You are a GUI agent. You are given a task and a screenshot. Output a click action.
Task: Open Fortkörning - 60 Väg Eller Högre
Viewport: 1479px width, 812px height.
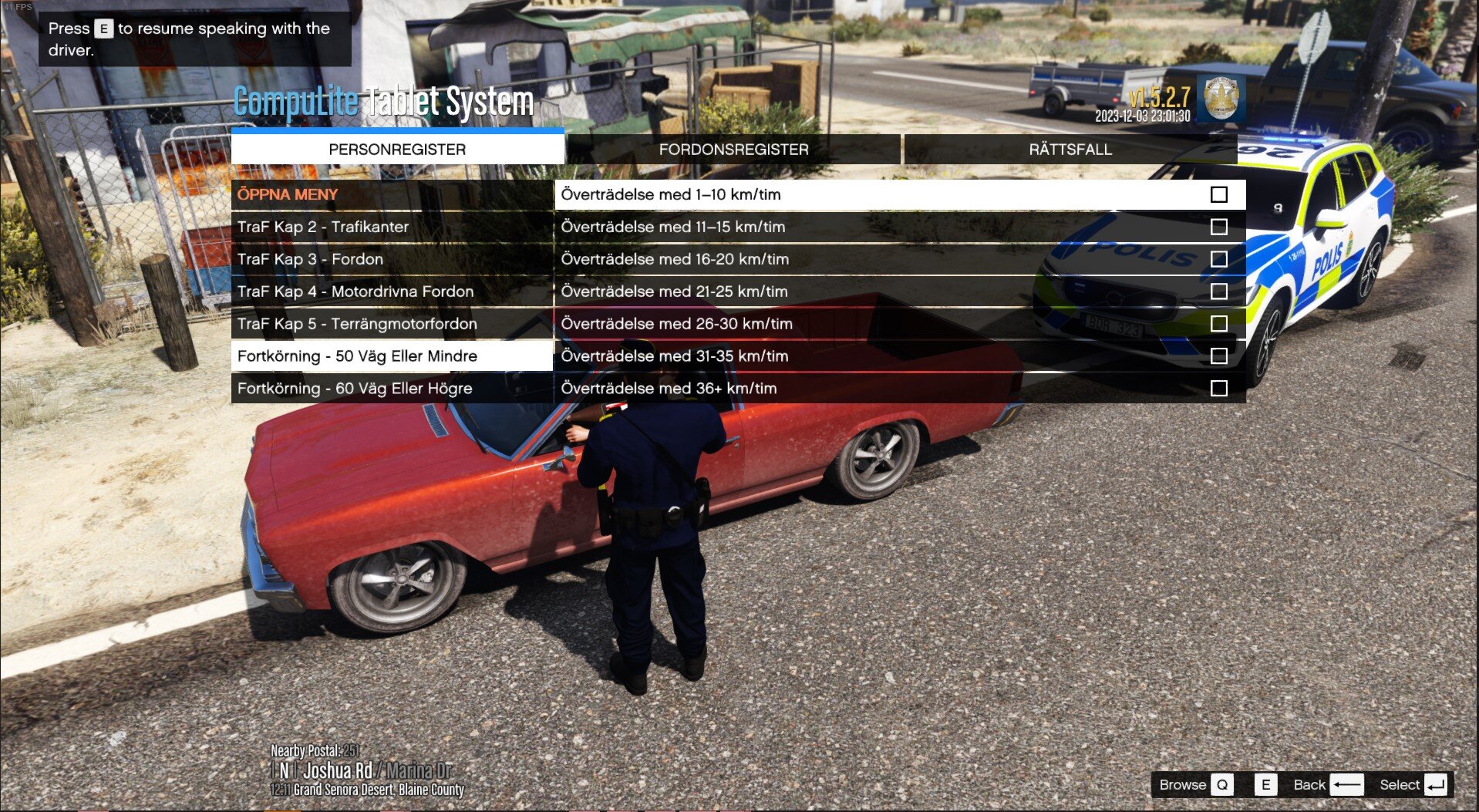355,389
